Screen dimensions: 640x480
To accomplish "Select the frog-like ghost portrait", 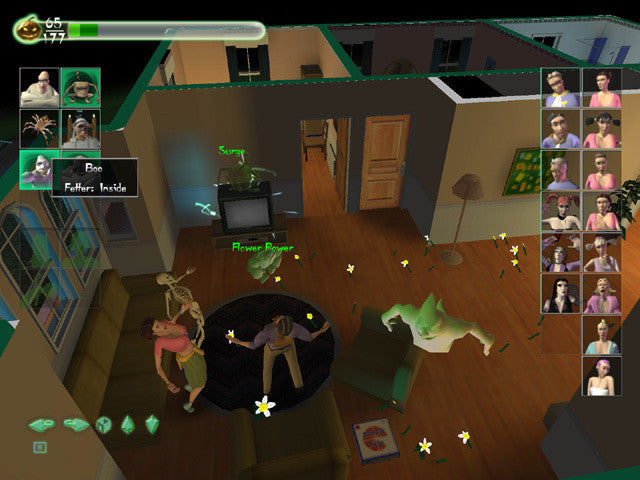I will tap(78, 88).
